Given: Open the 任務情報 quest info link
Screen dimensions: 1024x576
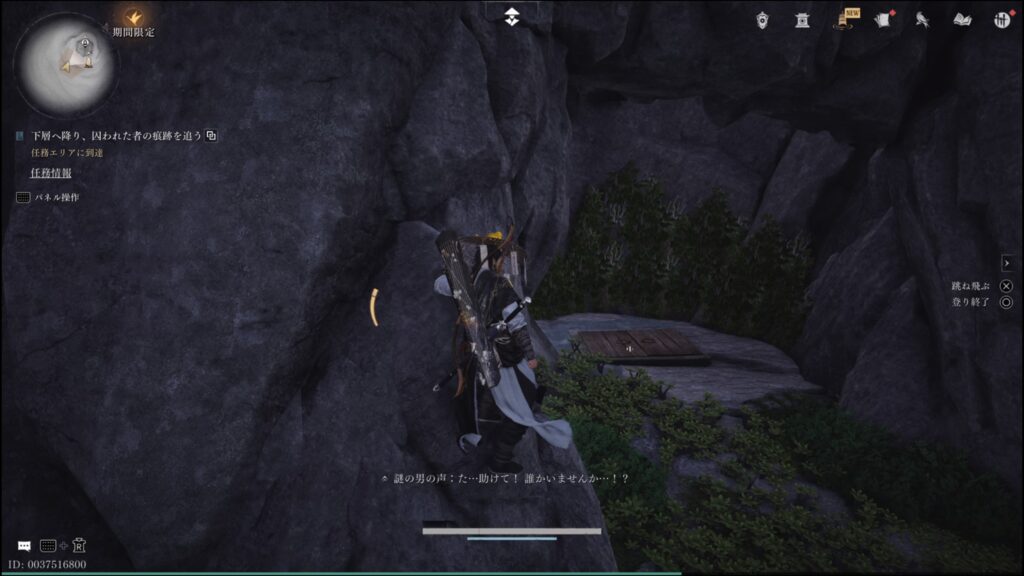Looking at the screenshot, I should point(51,173).
